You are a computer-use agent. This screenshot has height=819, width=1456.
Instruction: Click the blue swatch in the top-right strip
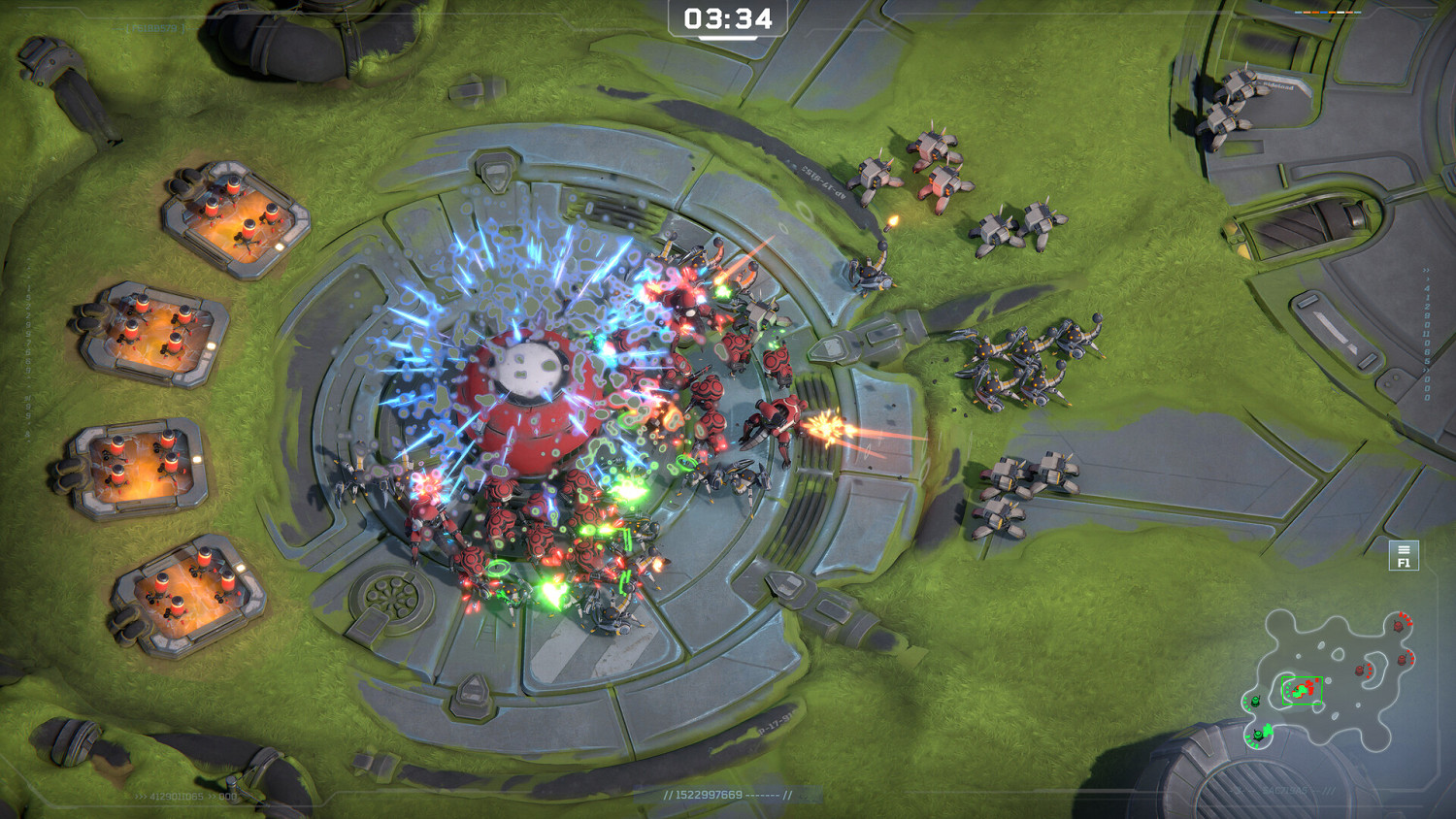coord(1324,12)
